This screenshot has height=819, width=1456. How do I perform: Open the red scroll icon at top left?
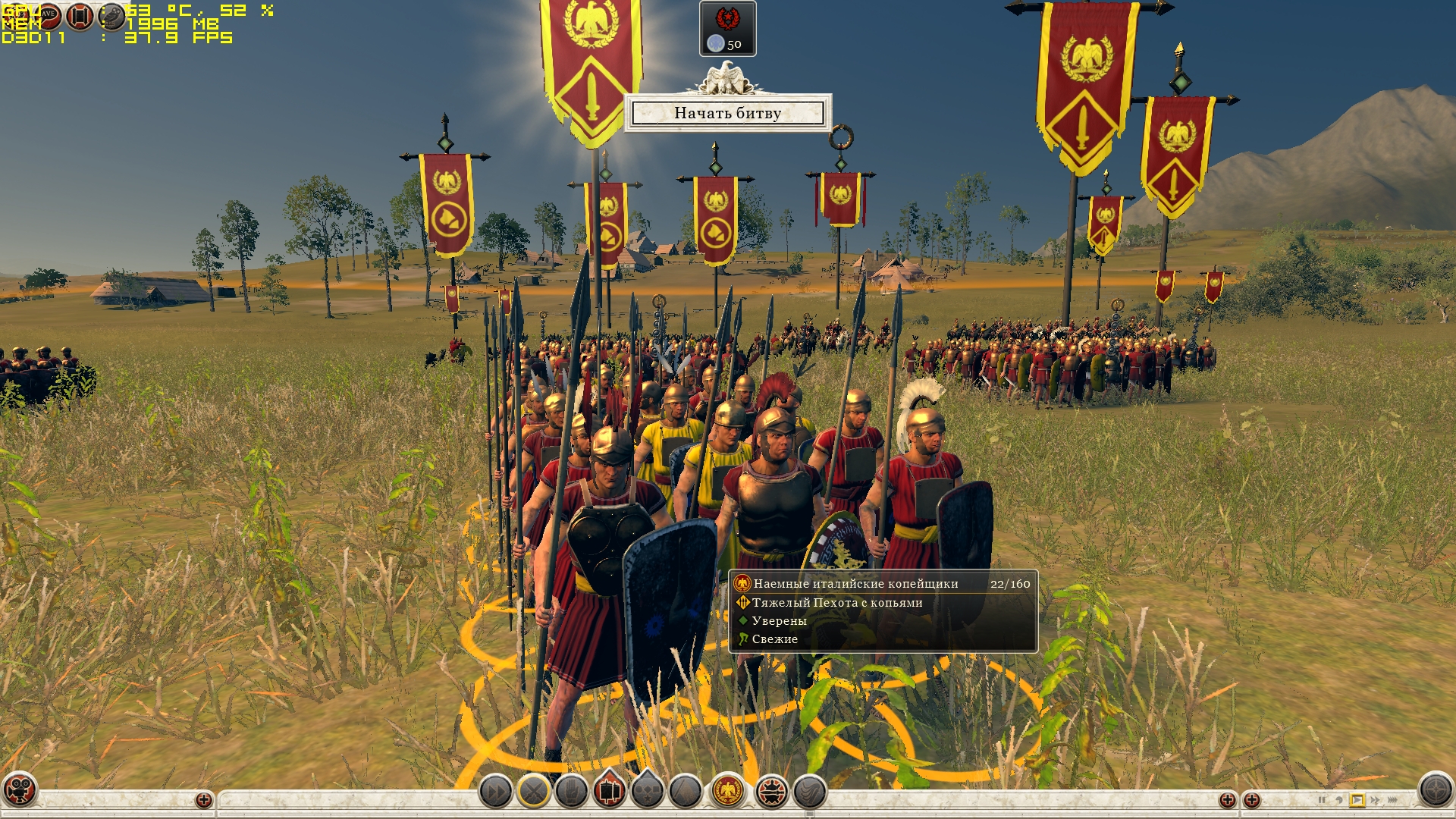point(80,16)
